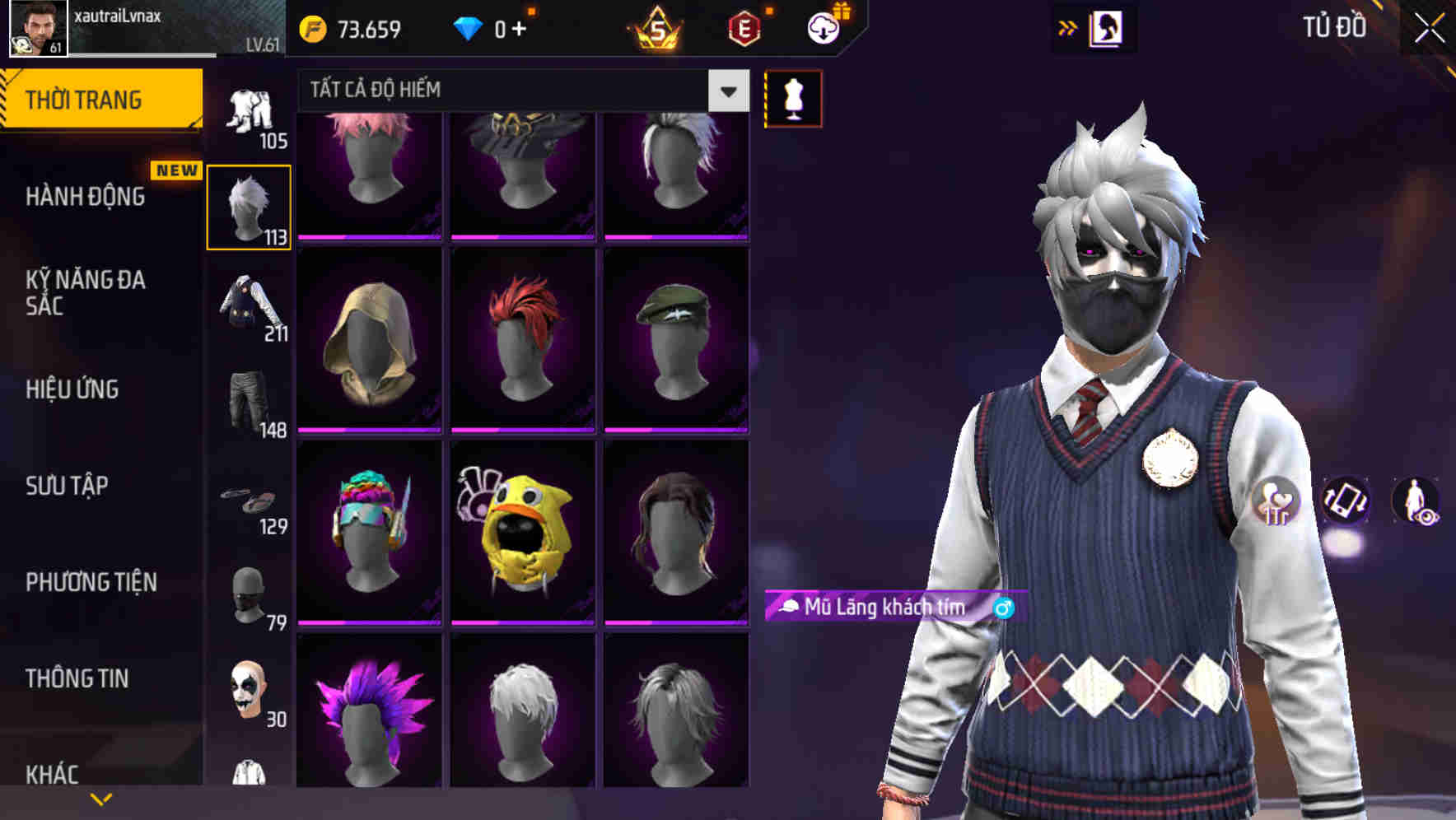The width and height of the screenshot is (1456, 820).
Task: Toggle the male gender filter on Mũ Lãng khách tím
Action: [x=1002, y=608]
